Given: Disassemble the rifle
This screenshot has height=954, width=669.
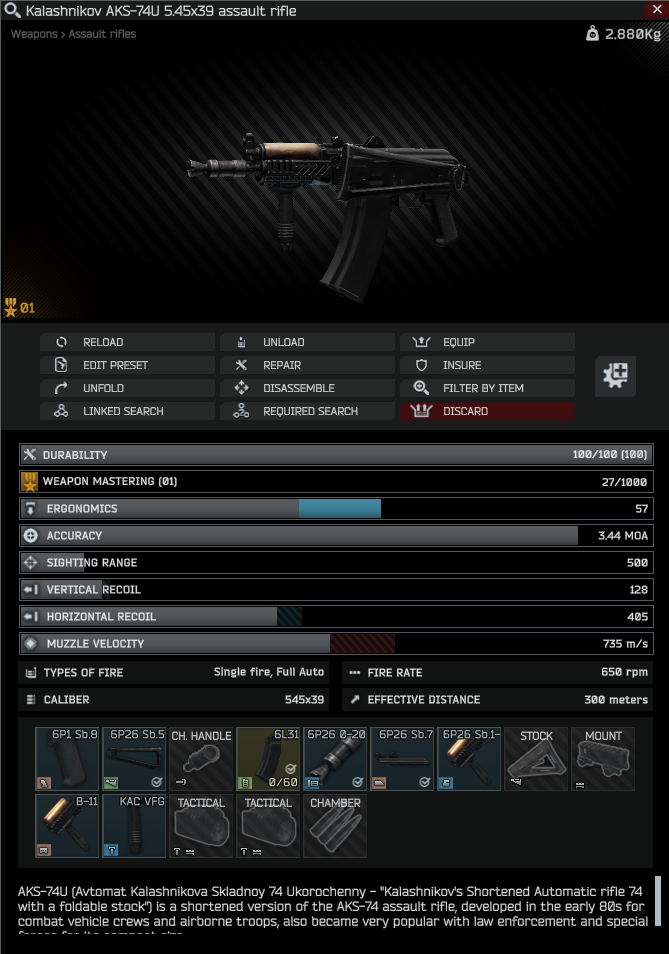Looking at the screenshot, I should click(307, 388).
